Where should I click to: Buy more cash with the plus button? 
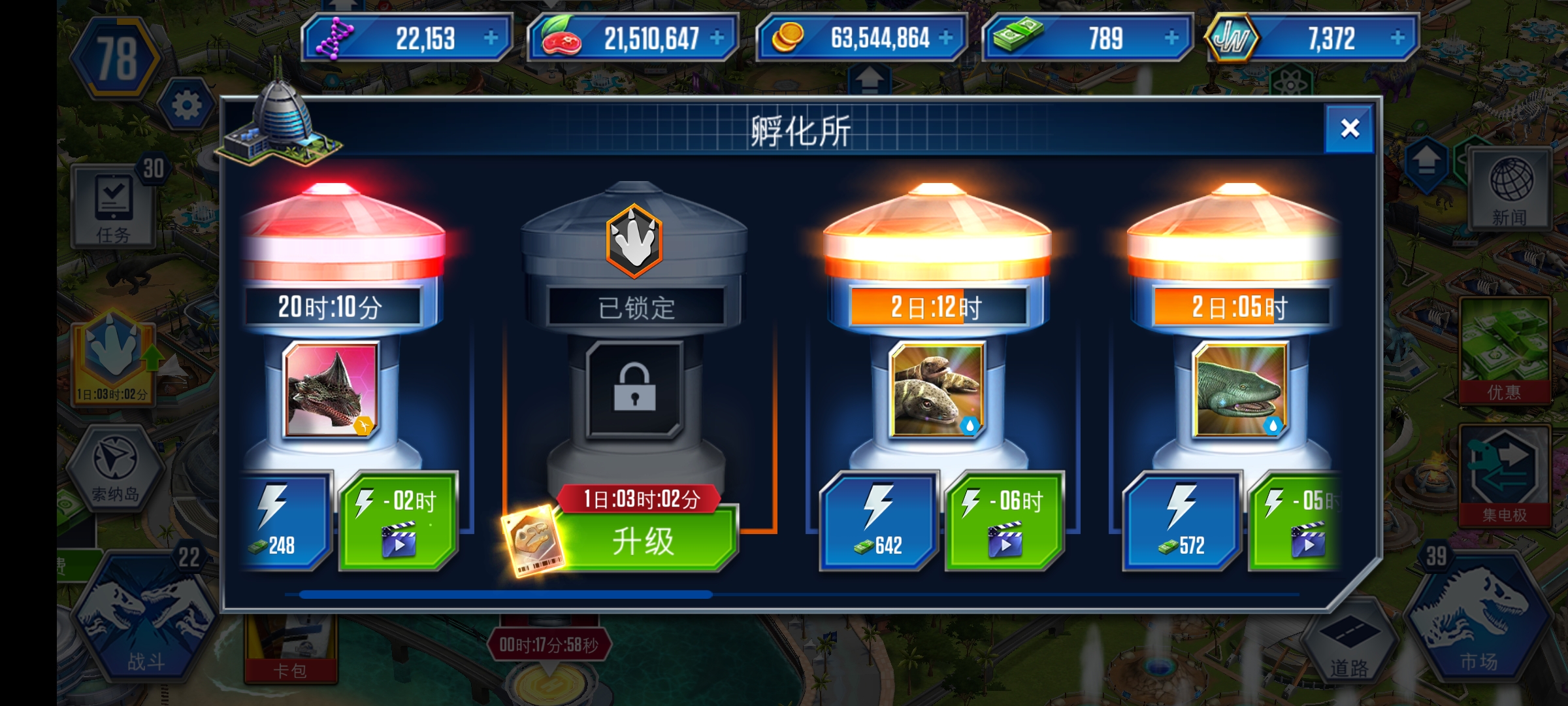coord(1171,38)
